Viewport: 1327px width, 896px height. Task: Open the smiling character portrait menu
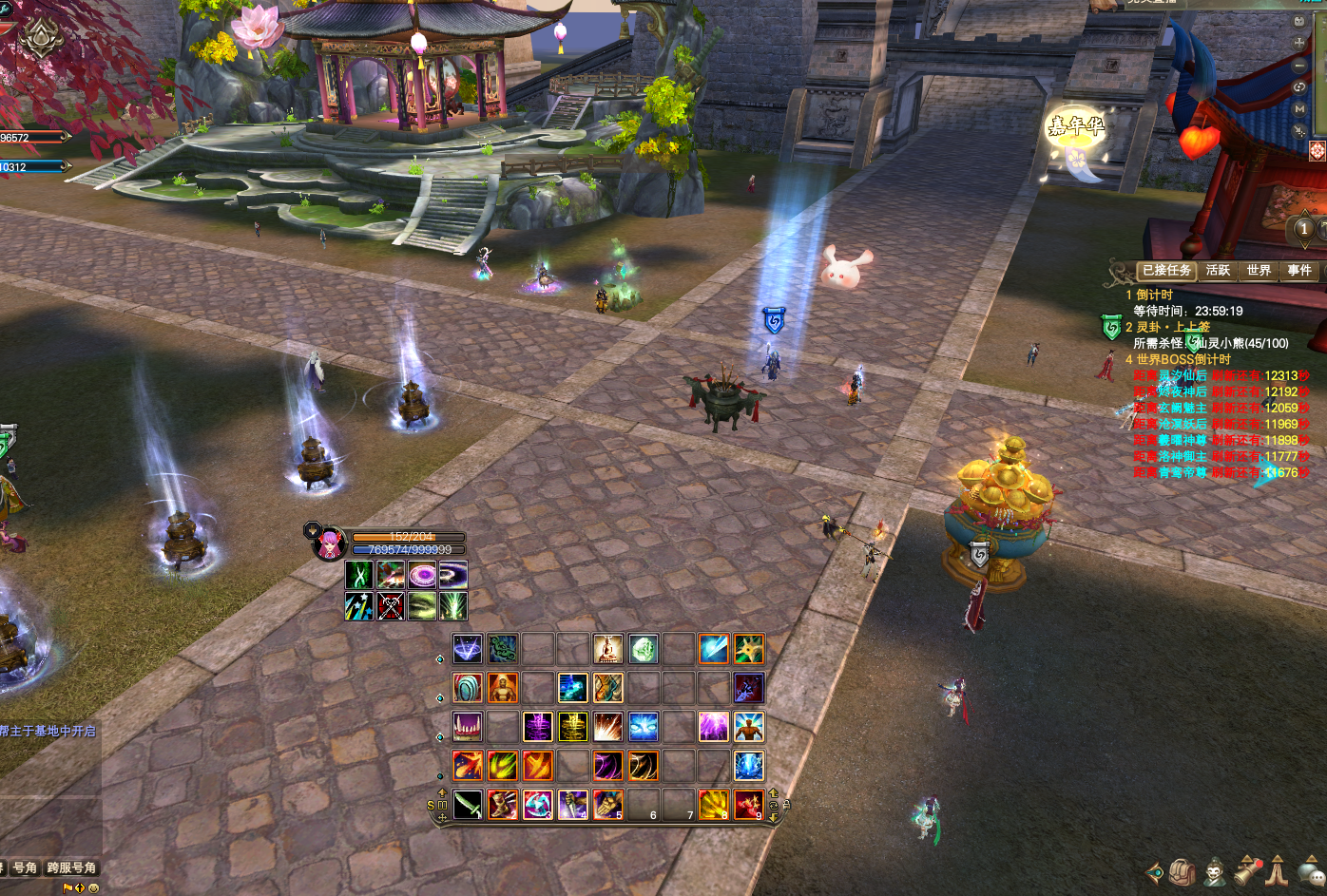click(1214, 872)
